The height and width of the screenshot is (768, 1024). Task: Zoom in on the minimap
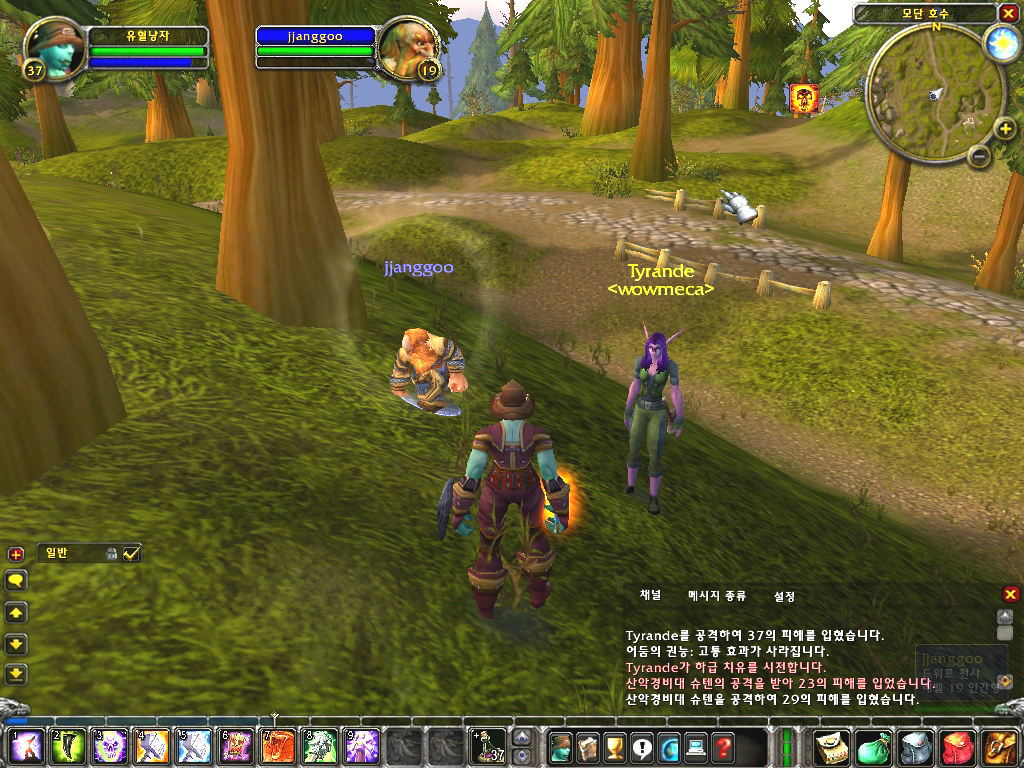point(1005,130)
